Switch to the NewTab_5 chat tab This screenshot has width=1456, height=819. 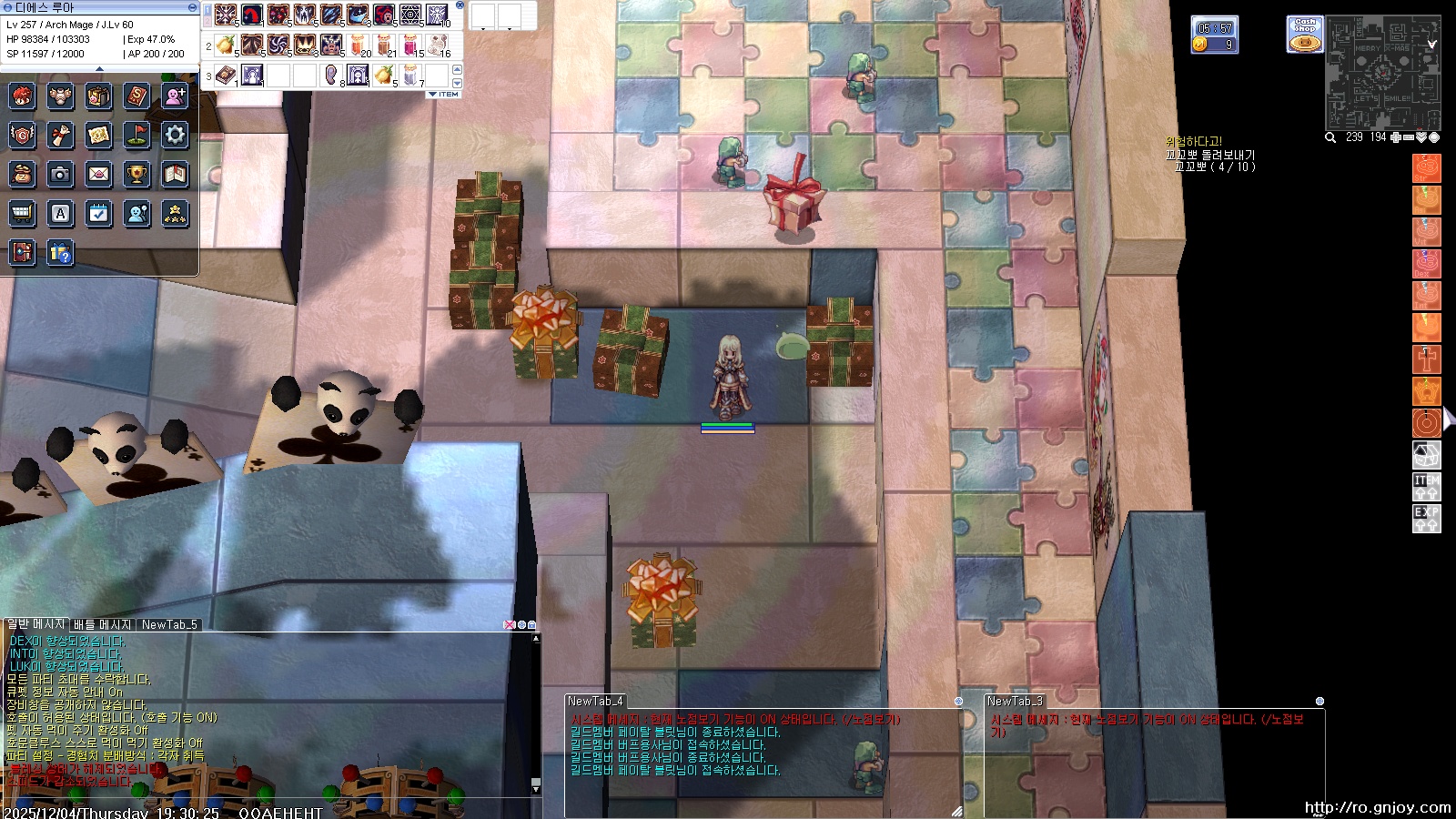[169, 624]
